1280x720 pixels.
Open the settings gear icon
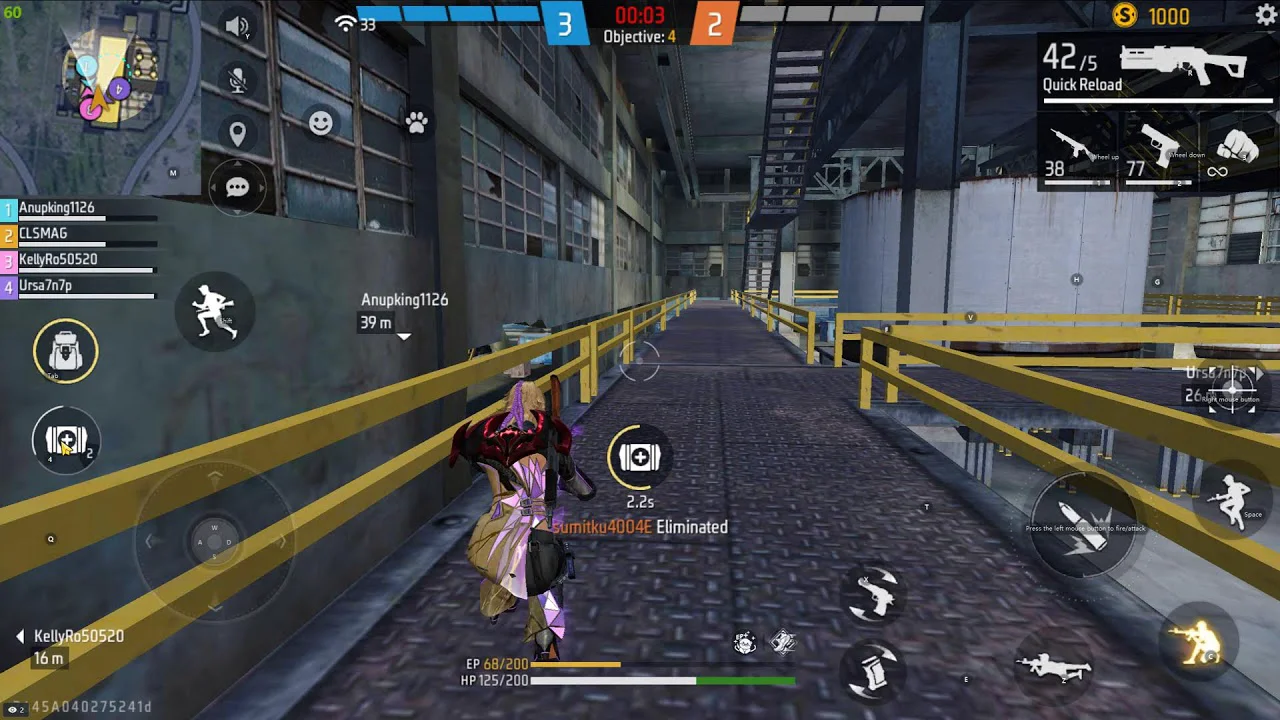[1265, 15]
